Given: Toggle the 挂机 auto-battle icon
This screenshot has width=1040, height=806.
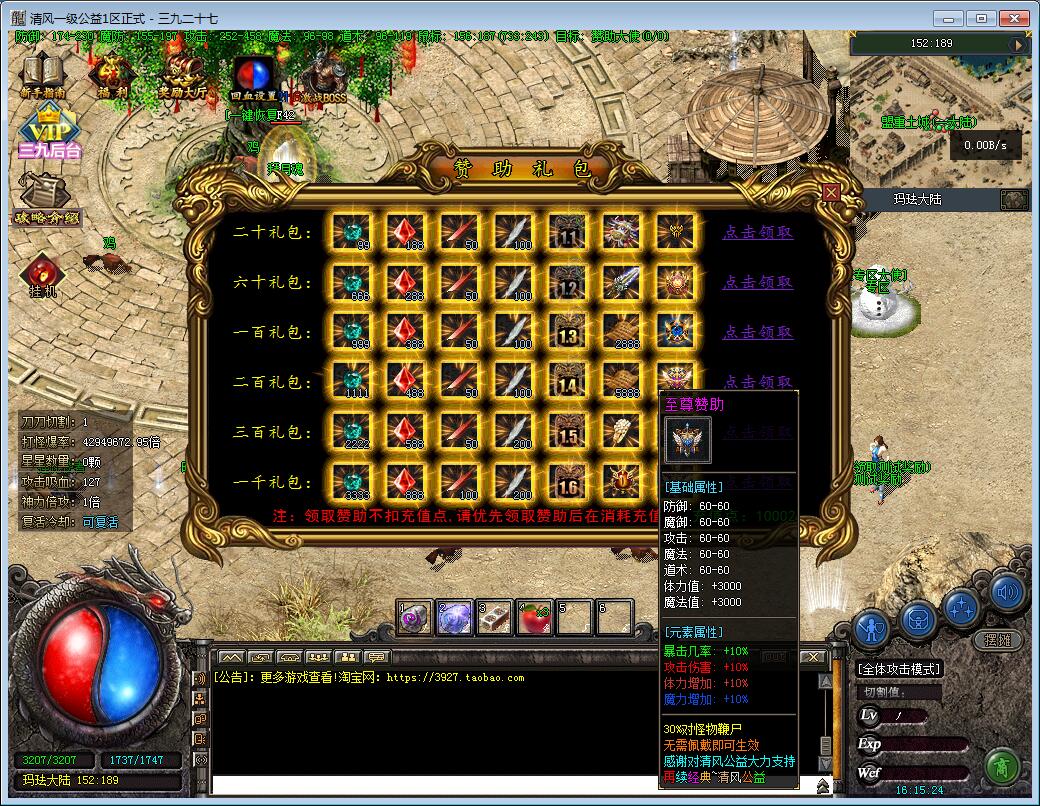Looking at the screenshot, I should coord(42,274).
